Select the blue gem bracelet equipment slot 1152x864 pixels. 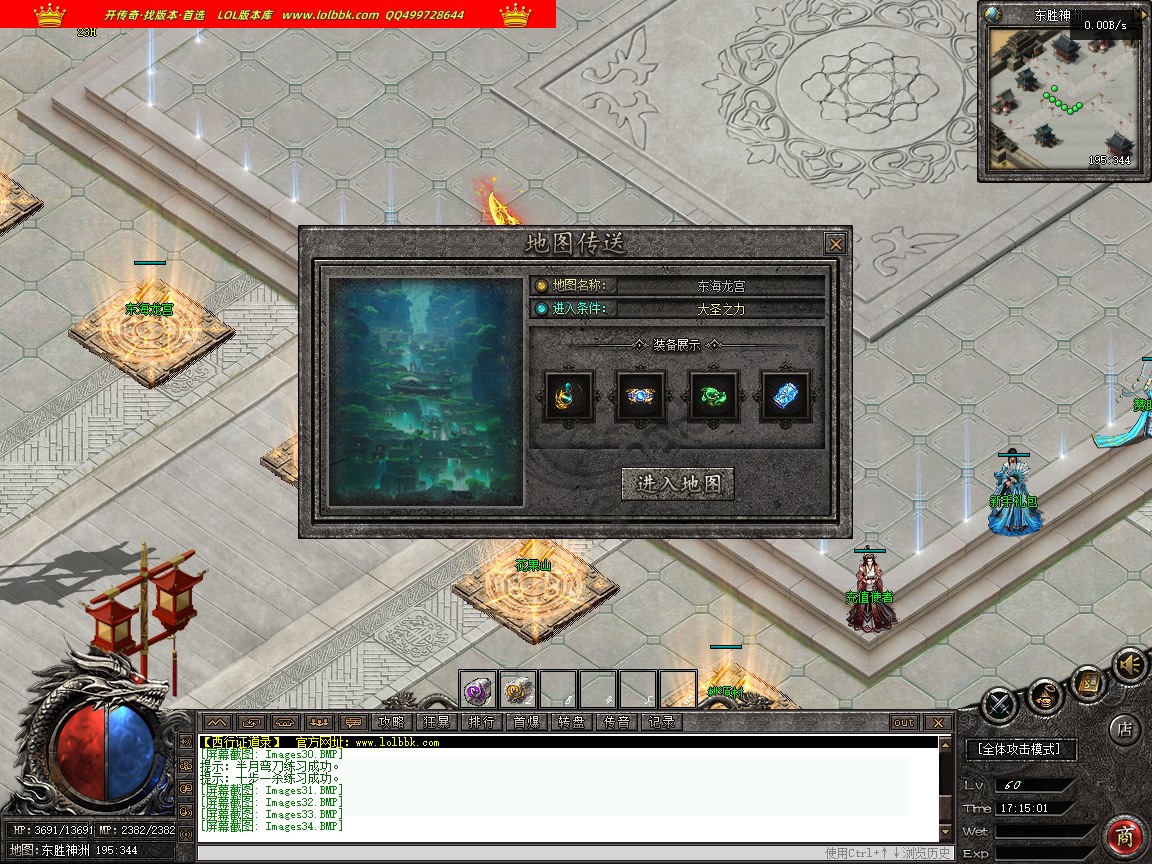pyautogui.click(x=641, y=396)
